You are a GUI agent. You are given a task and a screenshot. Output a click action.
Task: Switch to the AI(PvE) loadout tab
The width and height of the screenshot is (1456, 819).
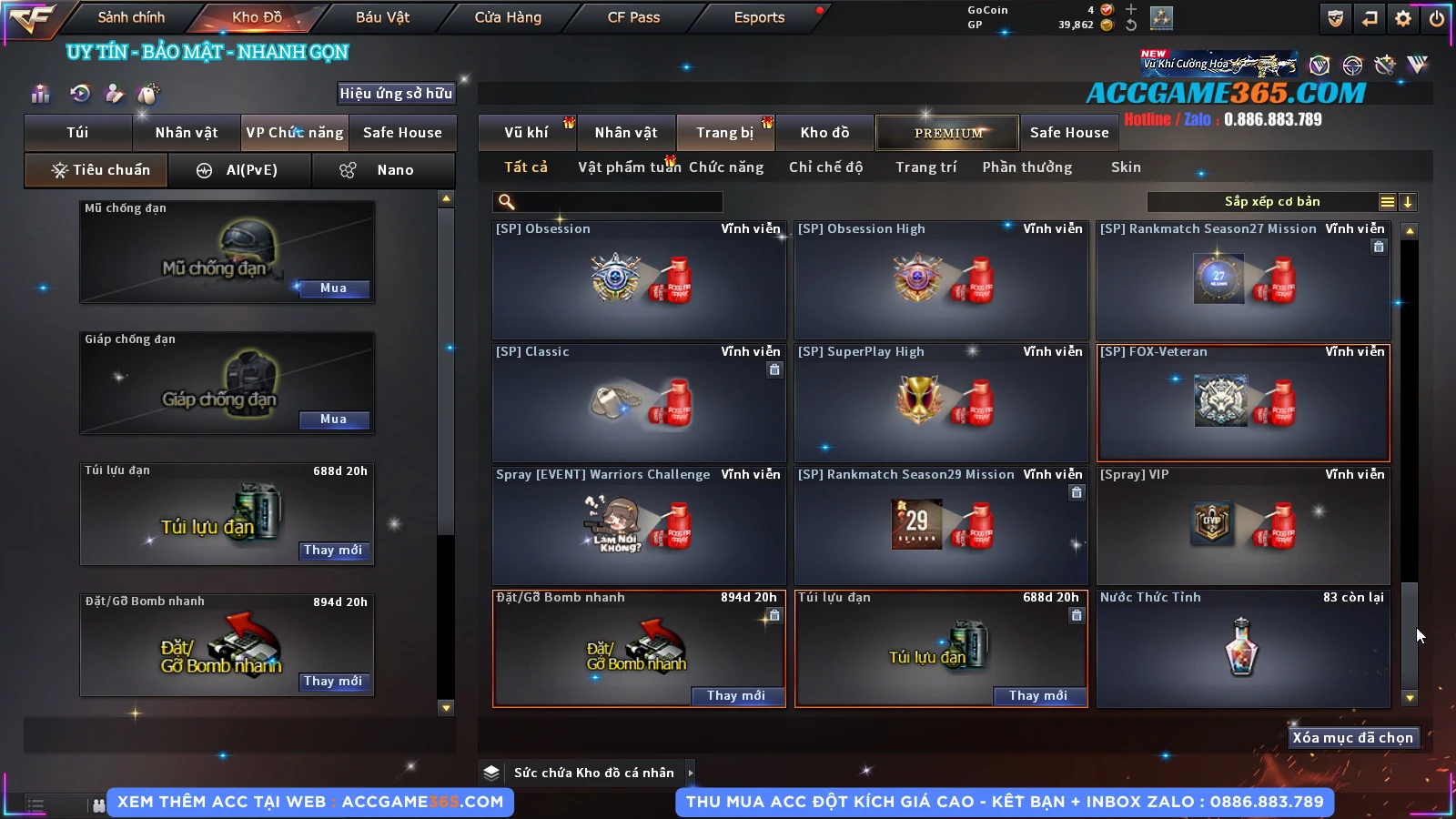click(240, 170)
